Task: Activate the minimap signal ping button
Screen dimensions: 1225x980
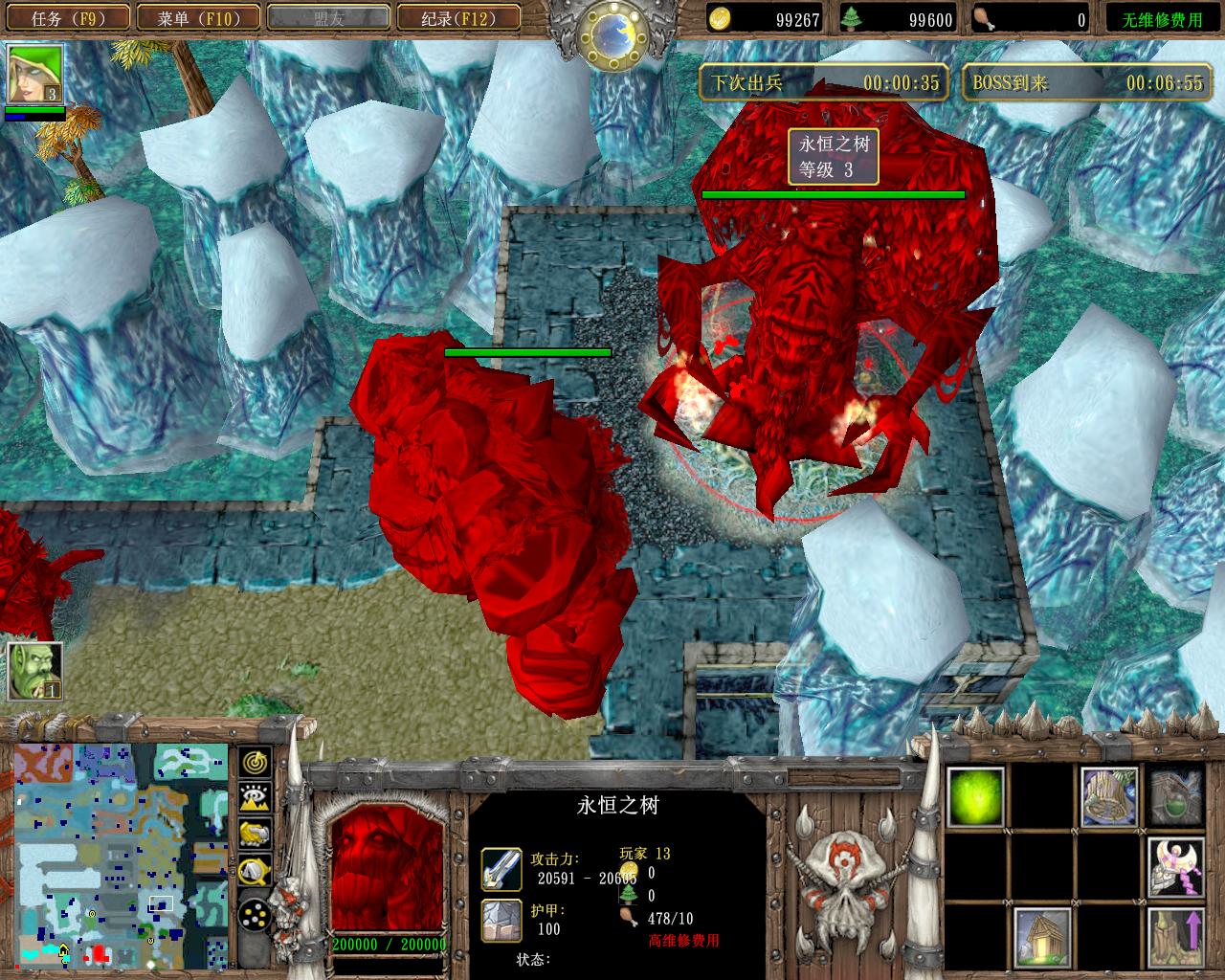Action: pos(254,763)
